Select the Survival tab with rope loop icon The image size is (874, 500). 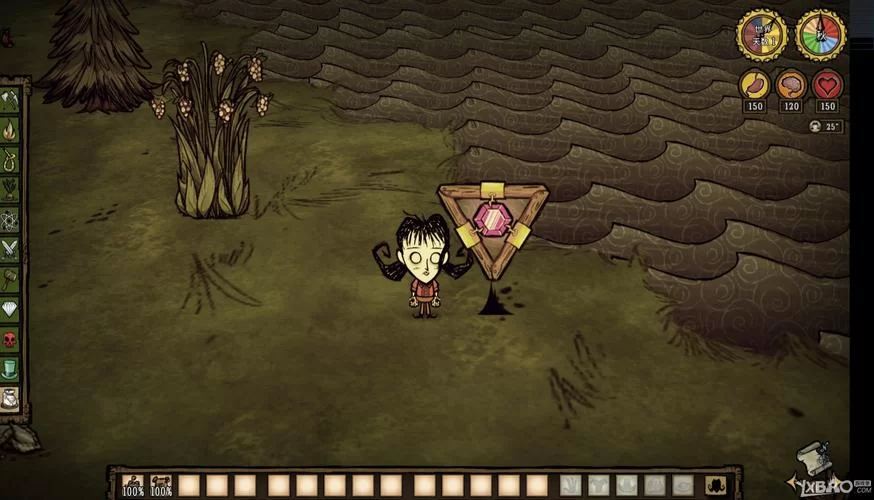pyautogui.click(x=10, y=160)
